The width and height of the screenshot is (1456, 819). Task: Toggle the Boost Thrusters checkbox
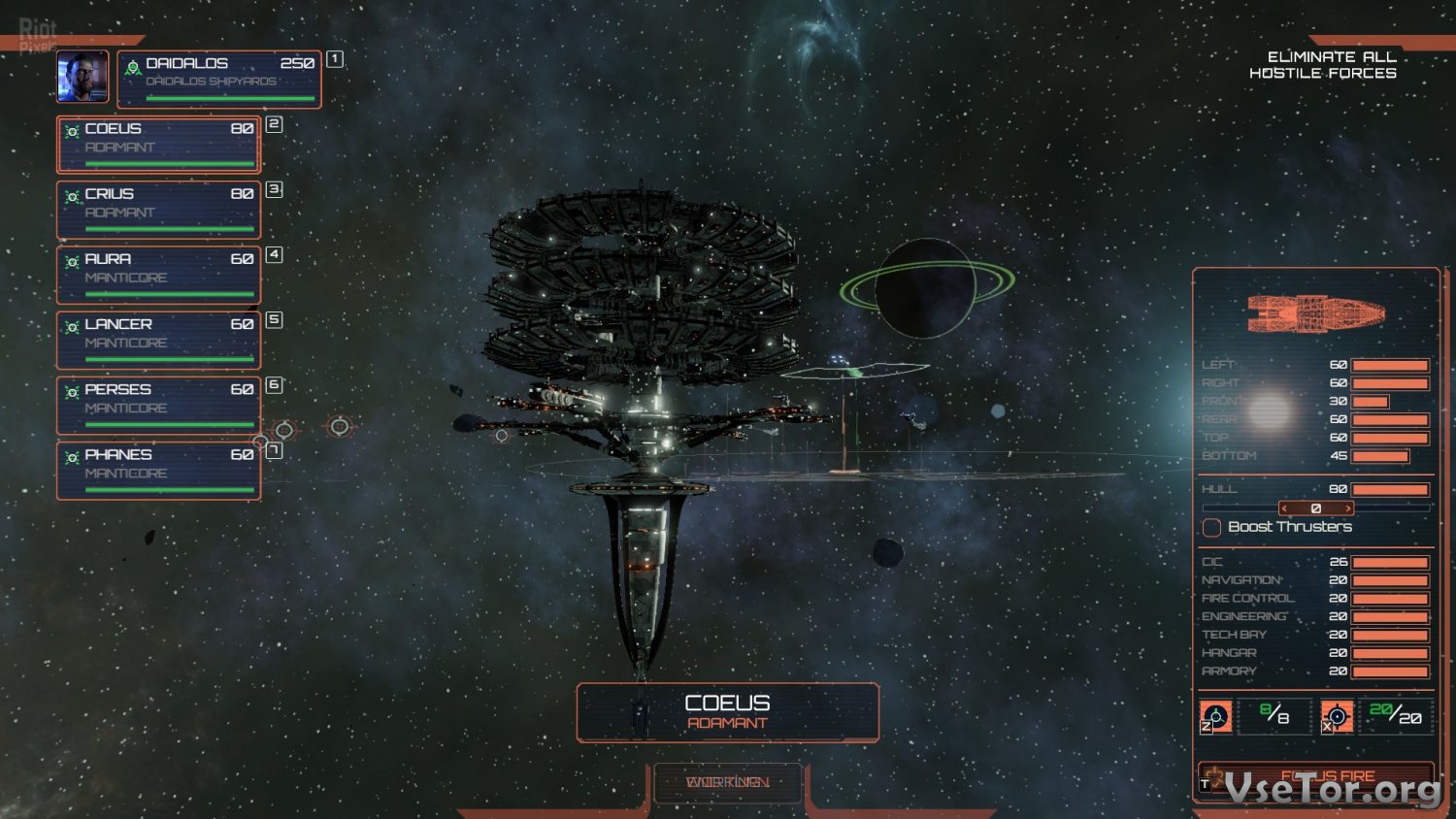(1211, 527)
